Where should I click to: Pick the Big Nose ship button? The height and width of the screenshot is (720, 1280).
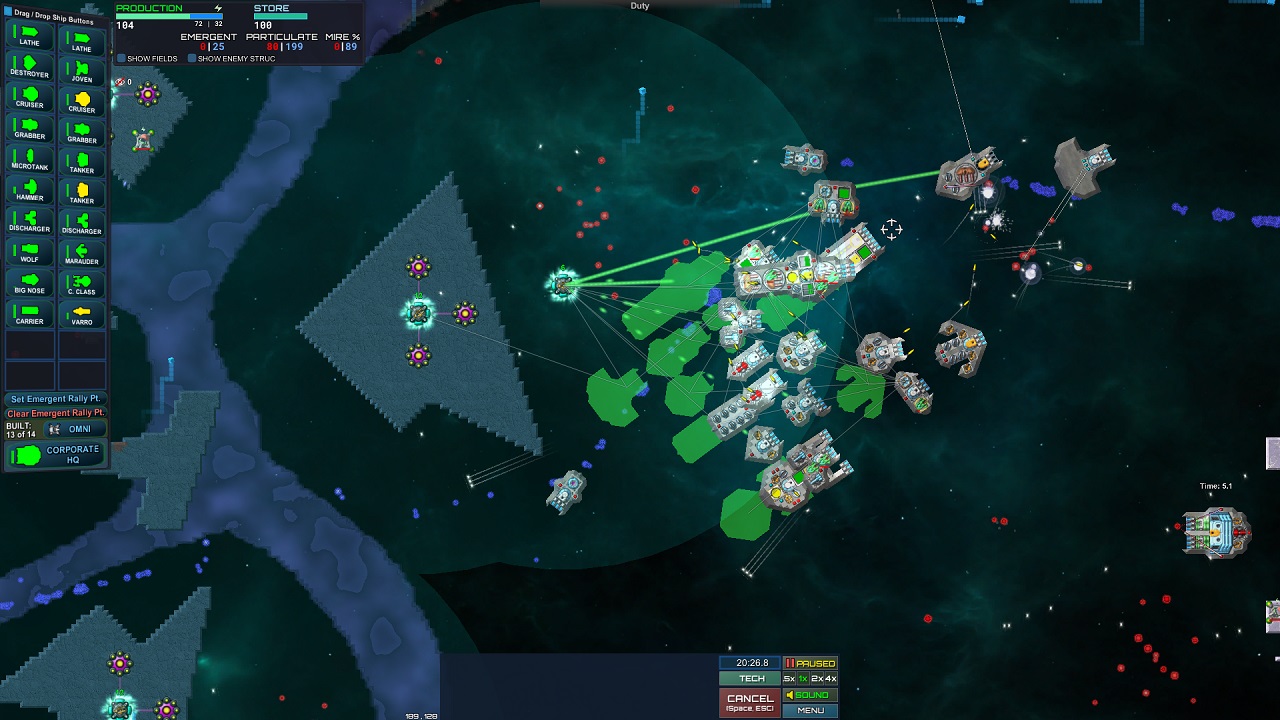tap(29, 284)
